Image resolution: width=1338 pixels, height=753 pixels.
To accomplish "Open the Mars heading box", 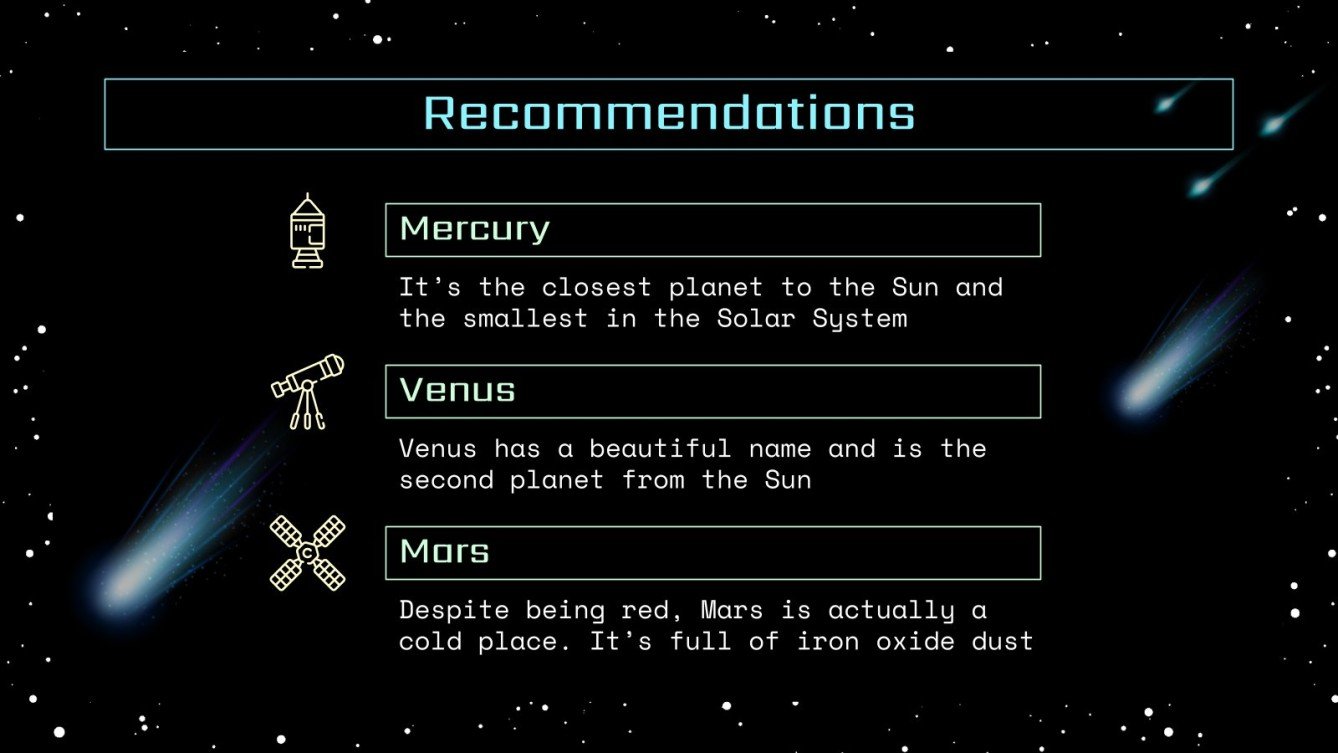I will 712,553.
